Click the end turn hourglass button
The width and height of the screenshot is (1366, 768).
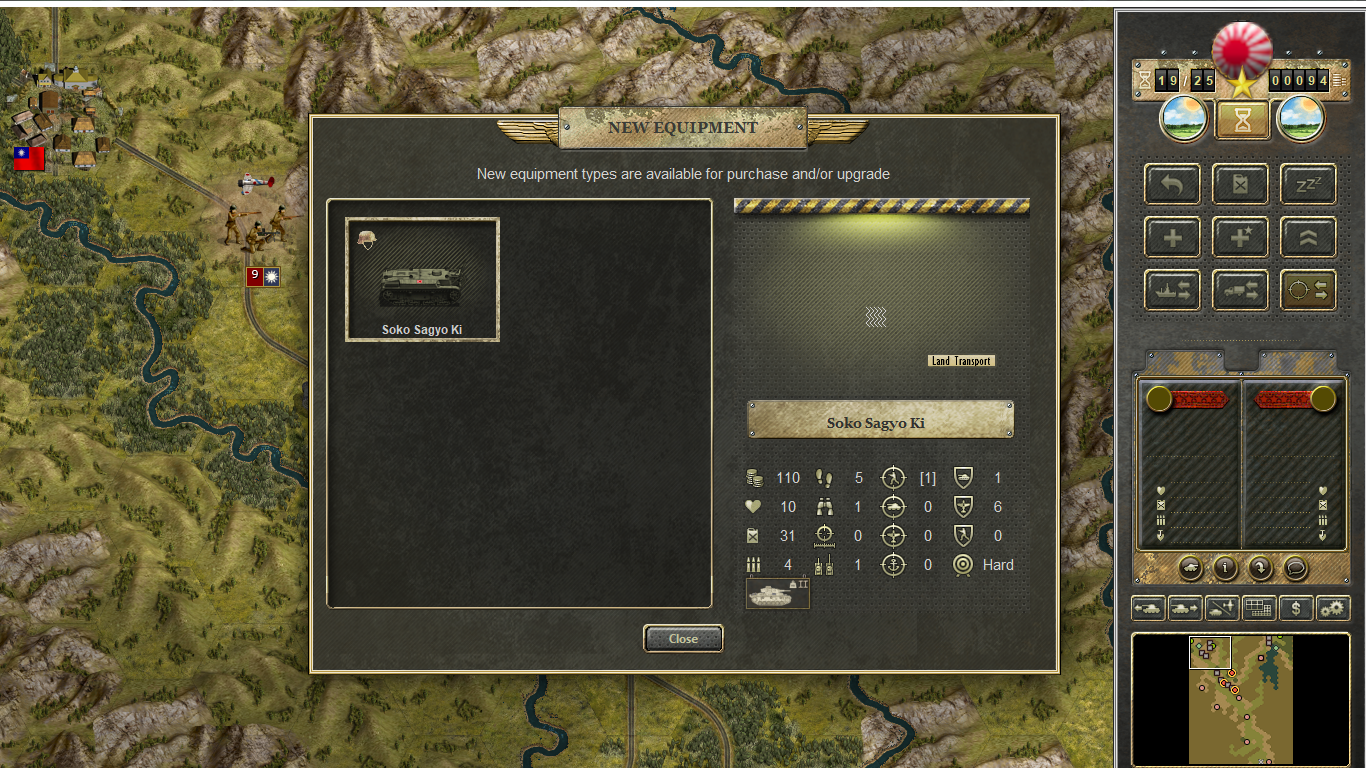point(1242,120)
